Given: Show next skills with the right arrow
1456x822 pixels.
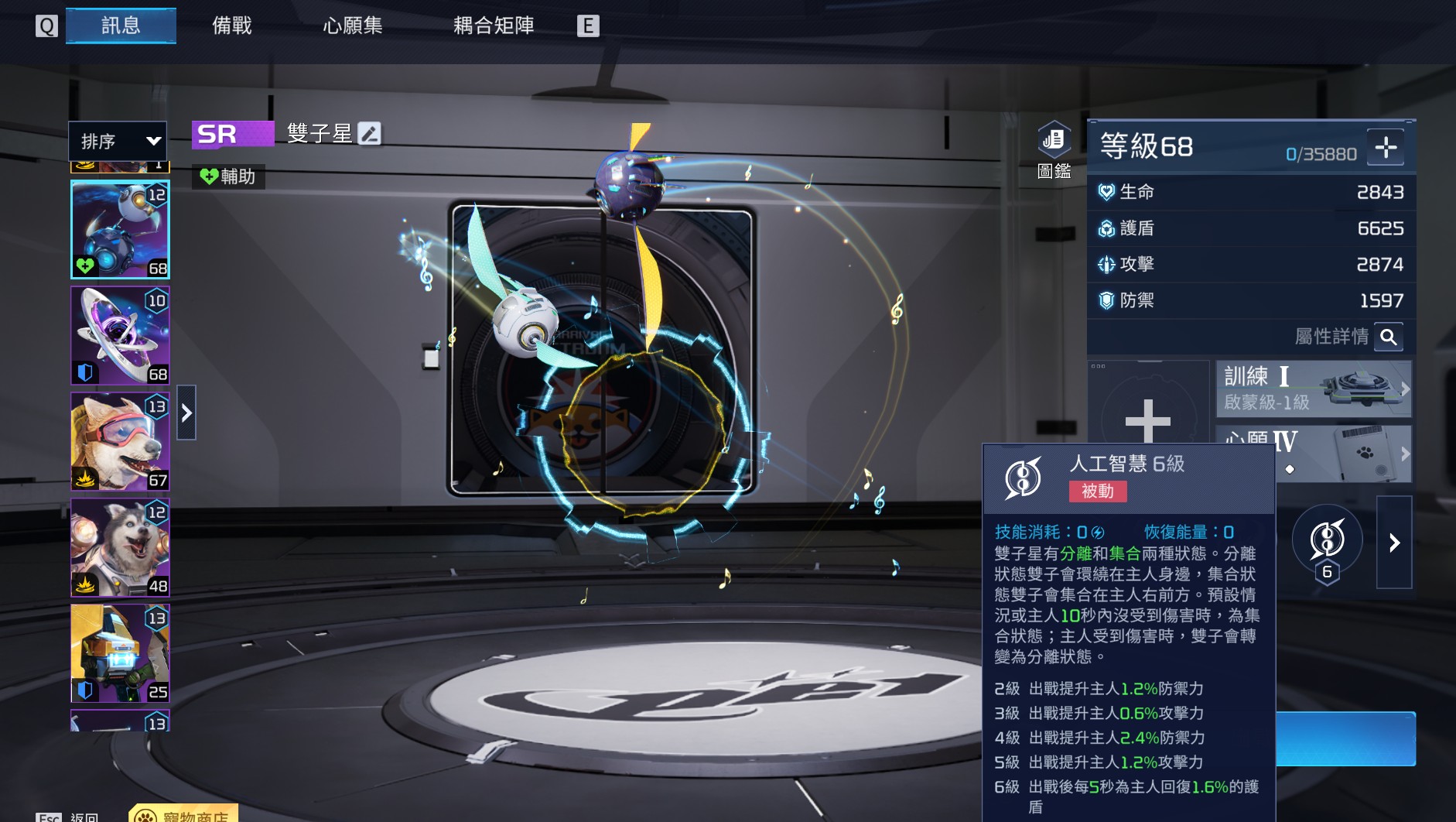Looking at the screenshot, I should click(1394, 543).
